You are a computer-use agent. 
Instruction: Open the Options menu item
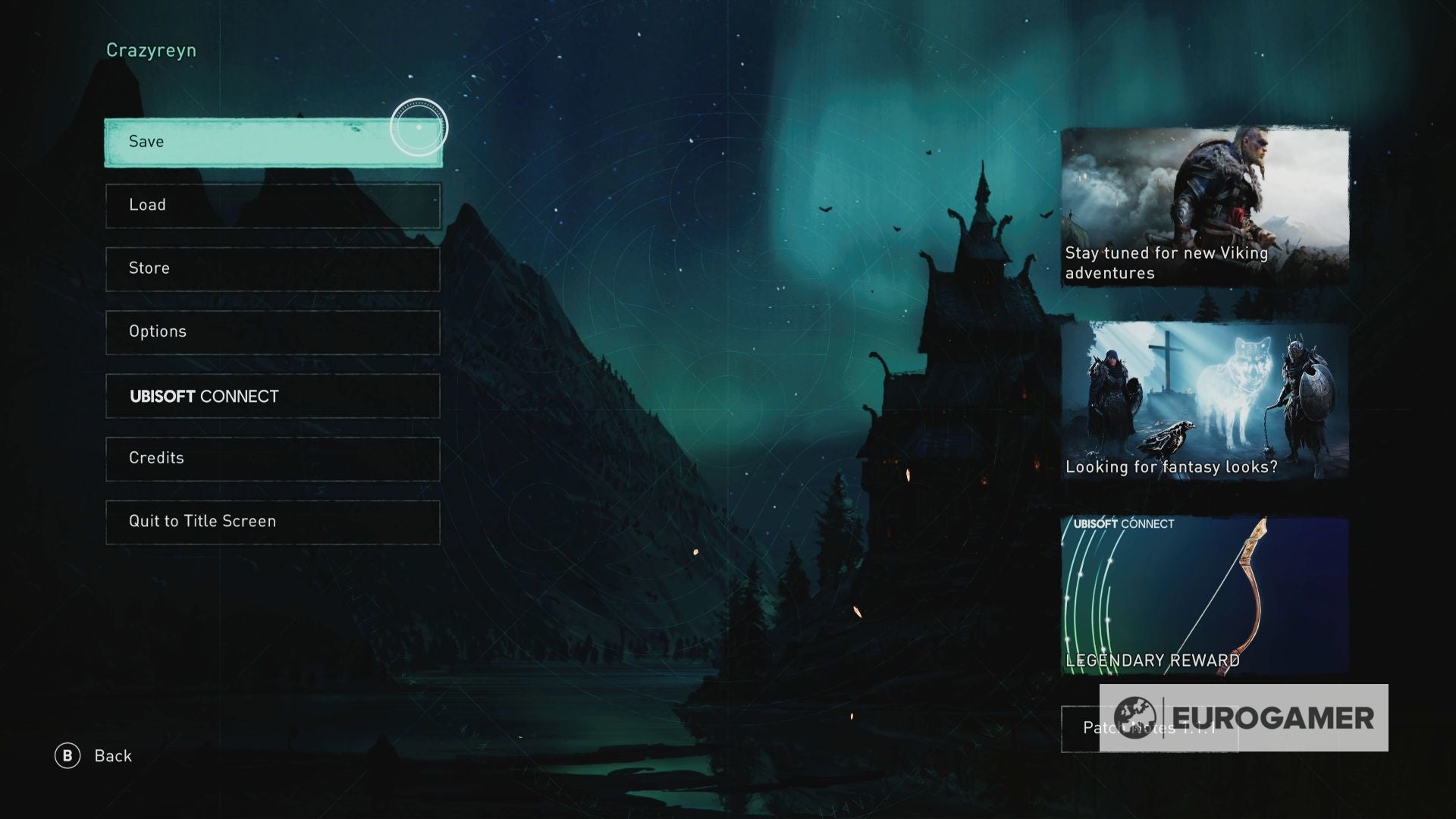(x=273, y=331)
